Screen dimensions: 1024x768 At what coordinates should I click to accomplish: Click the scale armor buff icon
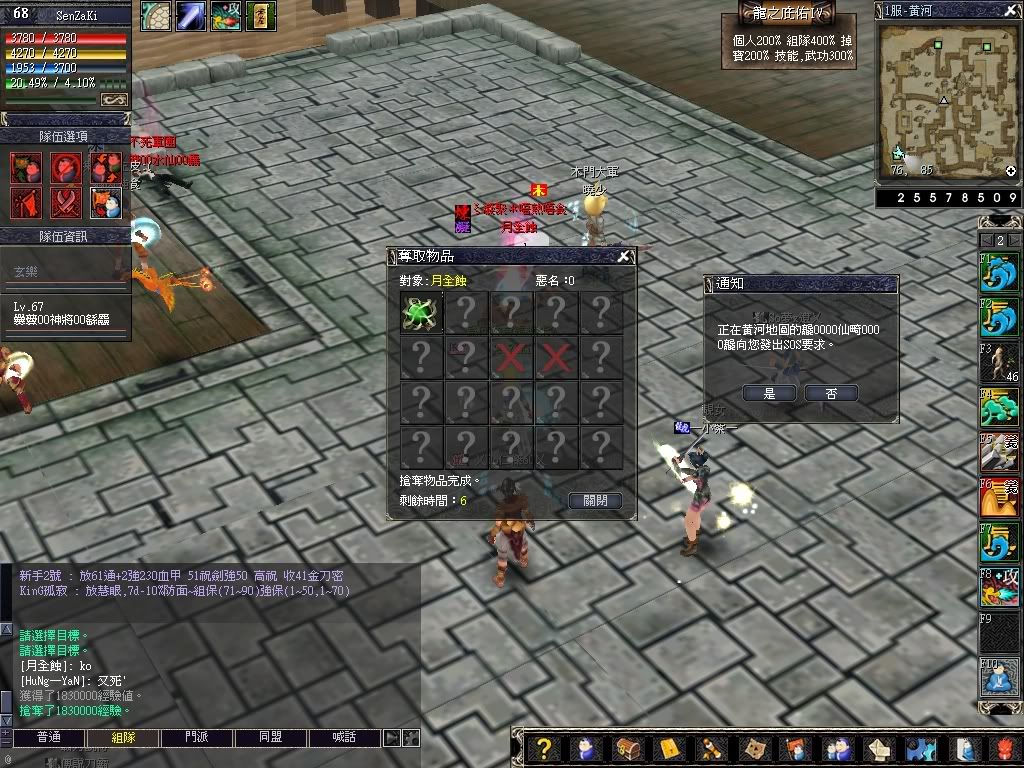155,17
